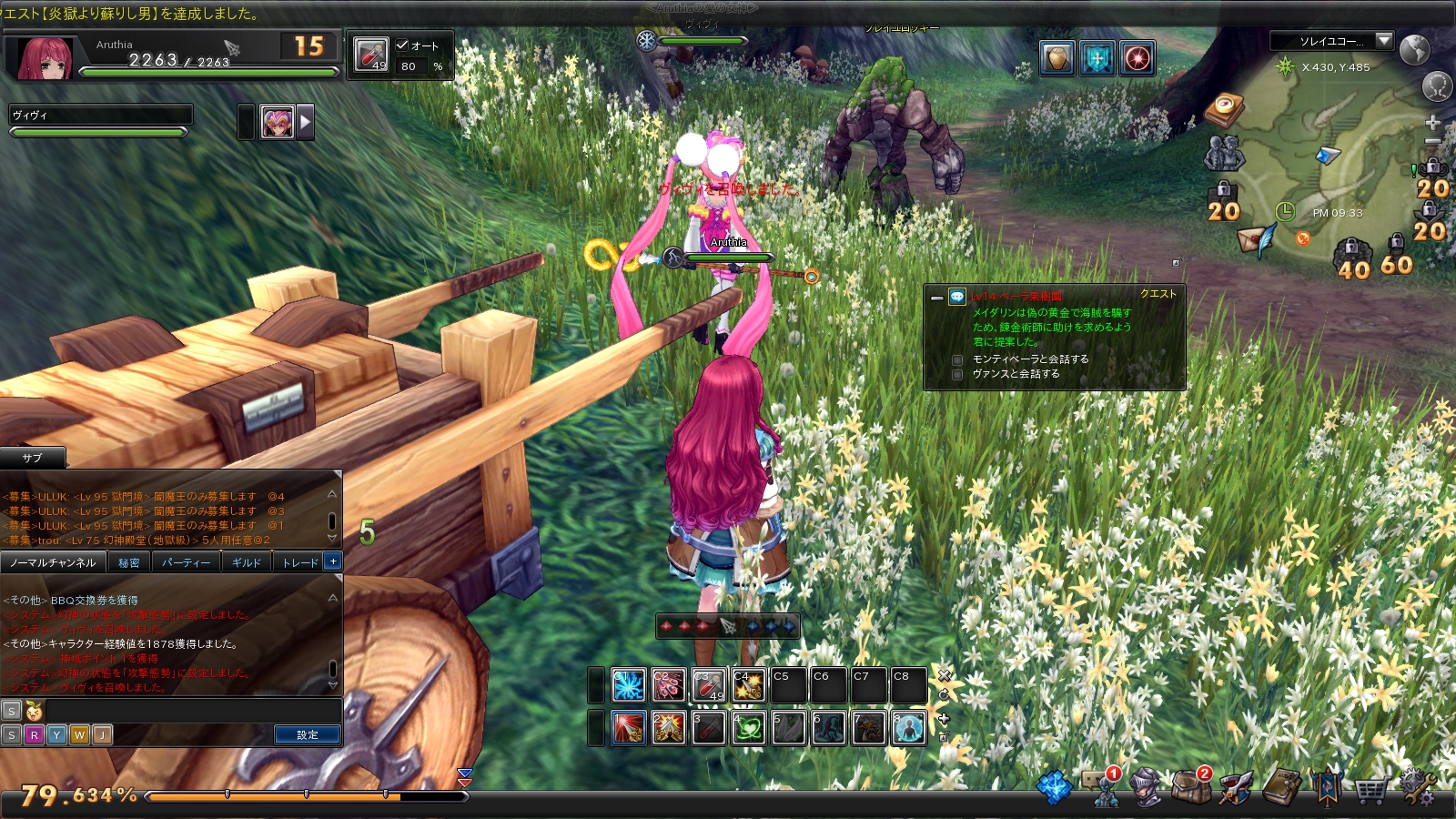Open the knight helmet character sheet
The width and height of the screenshot is (1456, 819).
point(1146,787)
